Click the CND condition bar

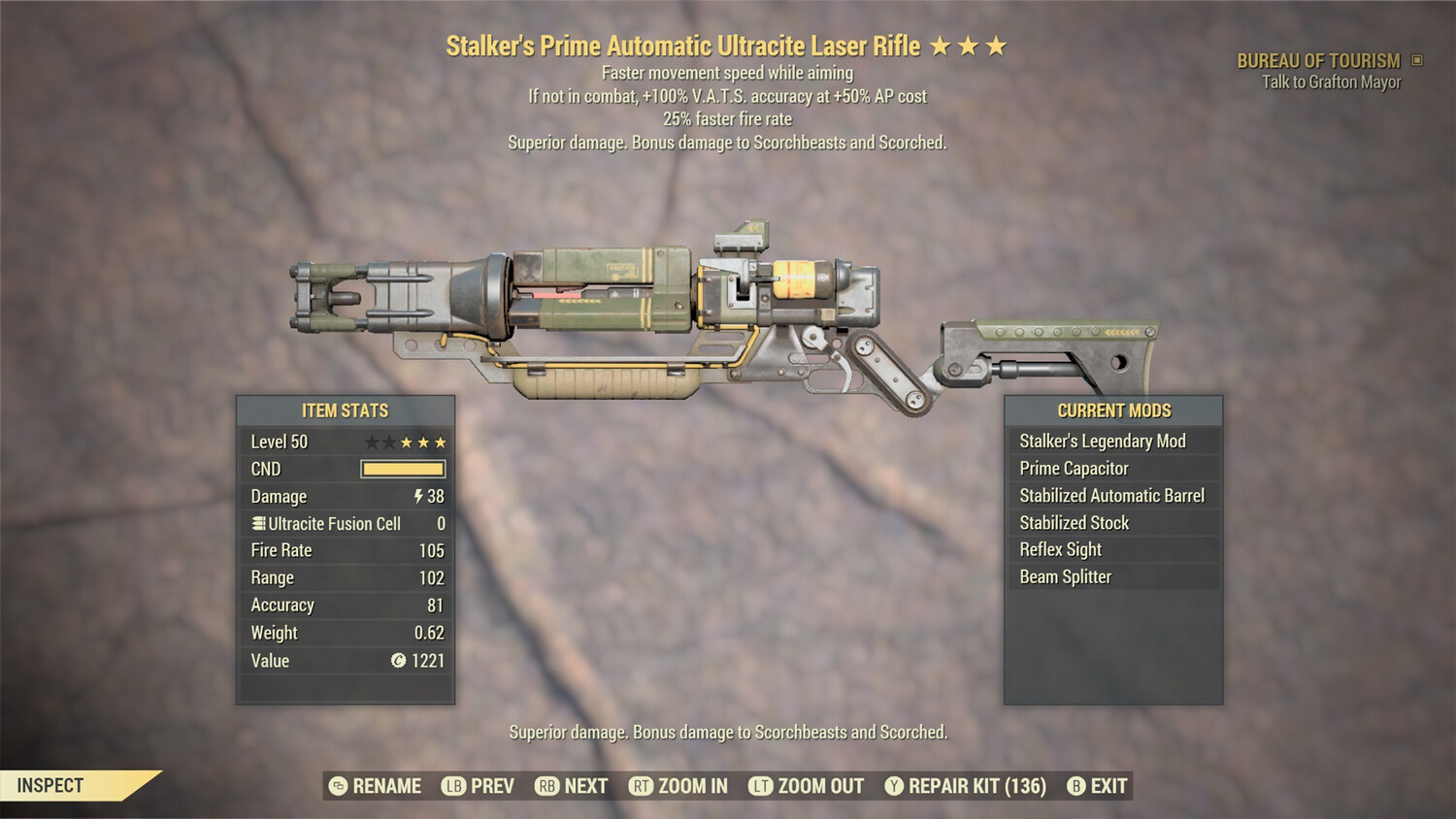tap(403, 469)
